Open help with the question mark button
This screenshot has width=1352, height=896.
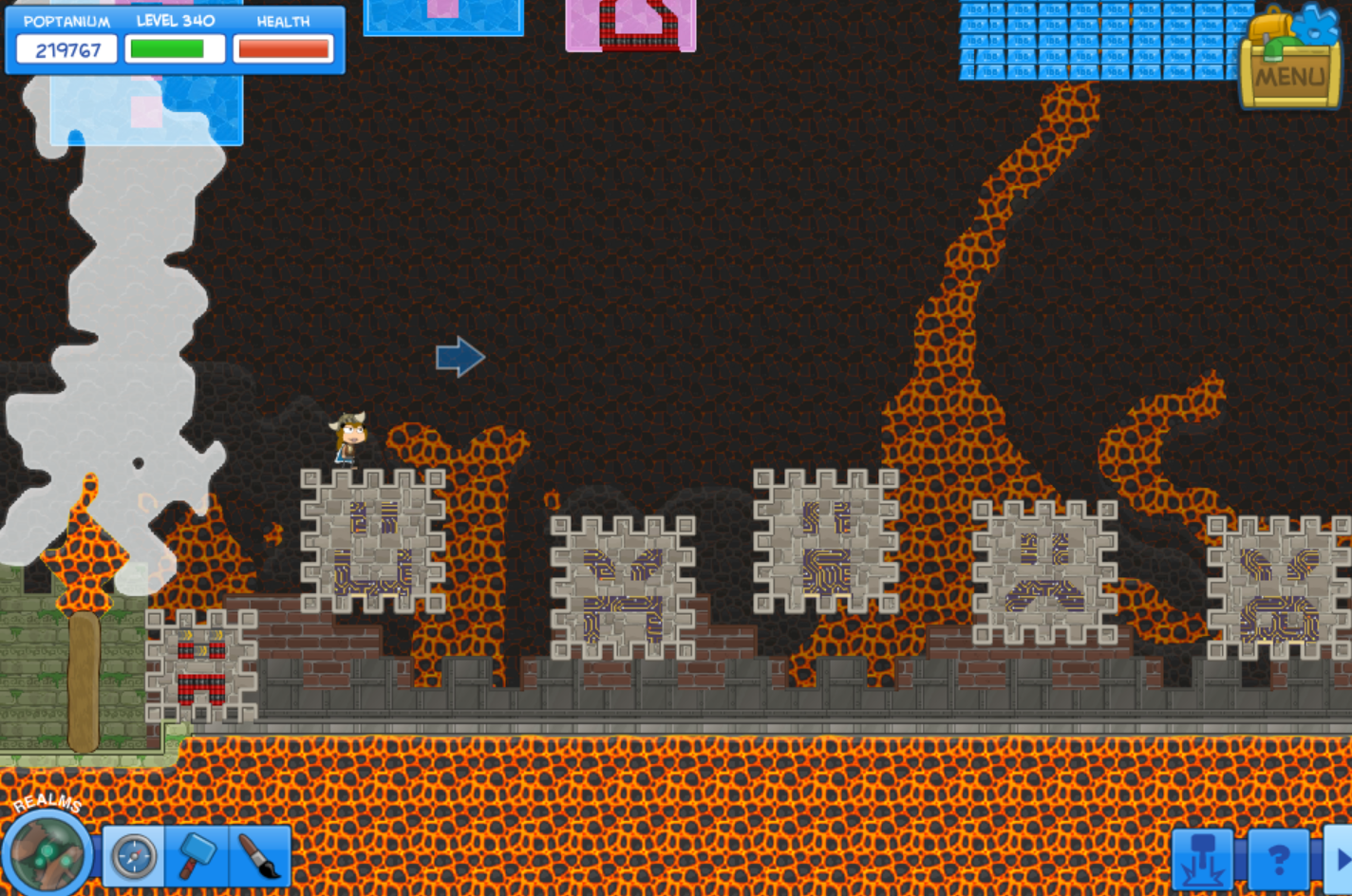tap(1278, 860)
